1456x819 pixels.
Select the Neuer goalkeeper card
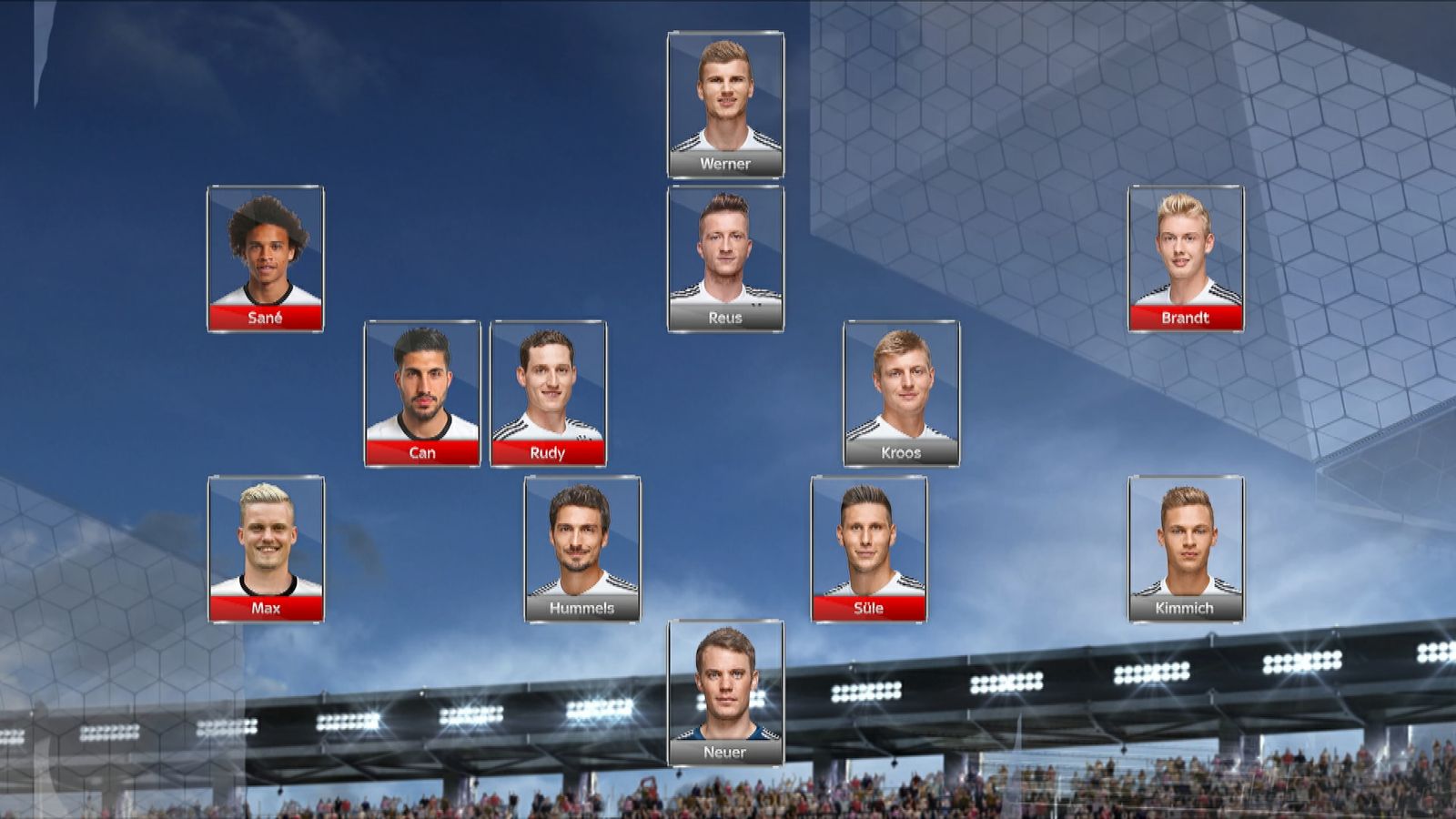click(x=725, y=693)
